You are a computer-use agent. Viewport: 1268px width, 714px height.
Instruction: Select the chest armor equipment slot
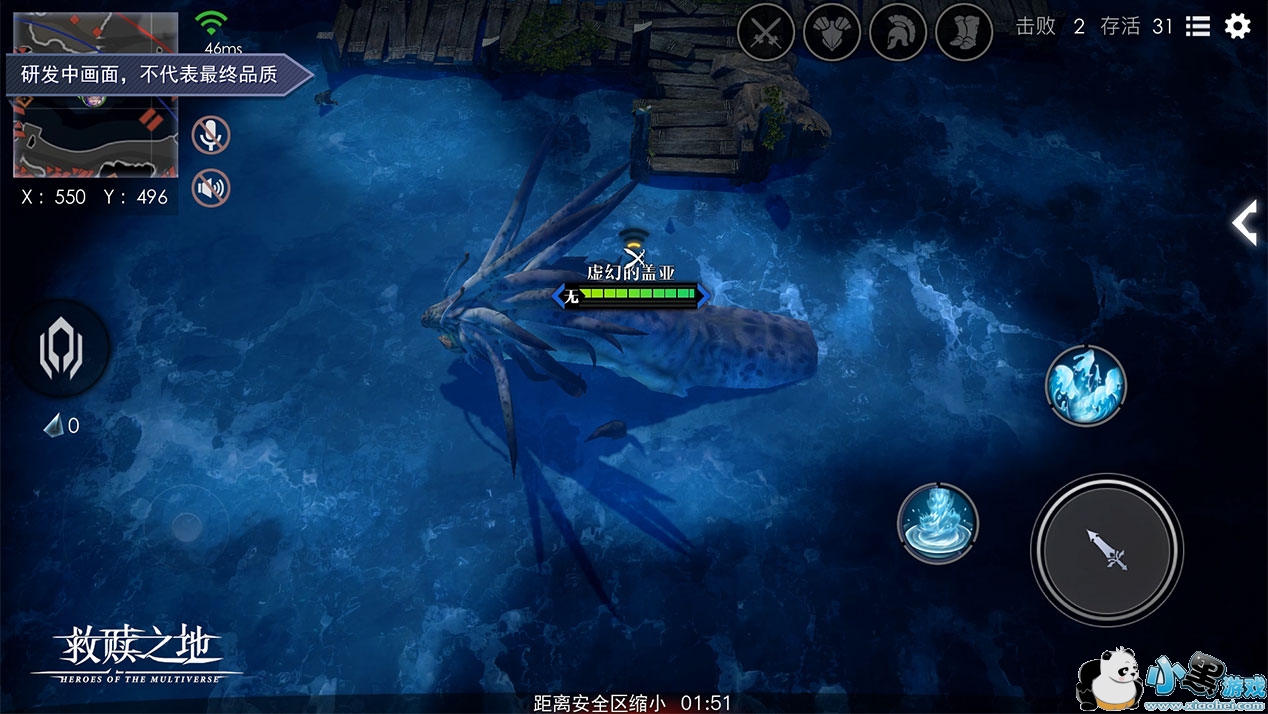pyautogui.click(x=832, y=33)
